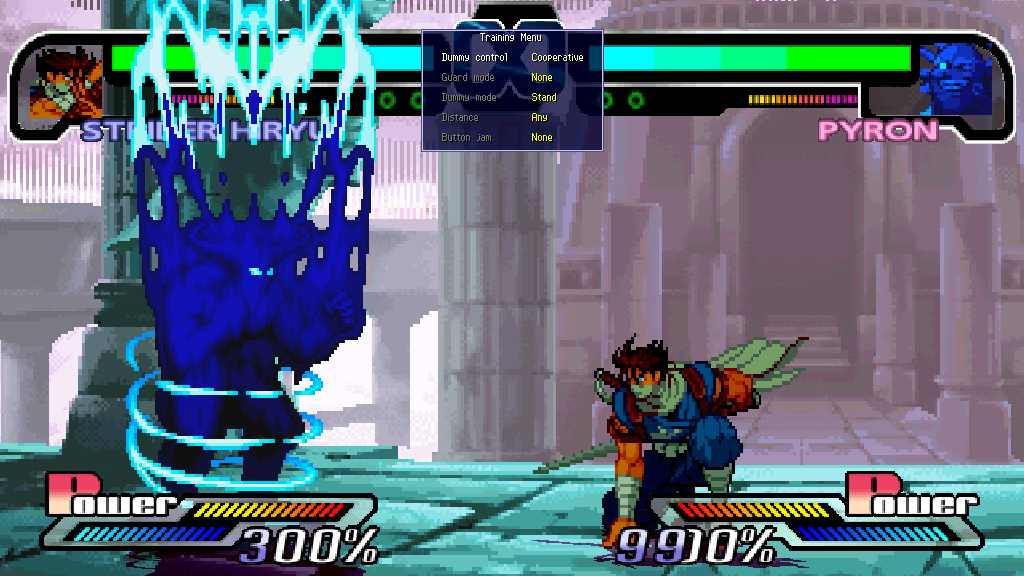Change the Any distance value
This screenshot has height=576, width=1024.
539,118
